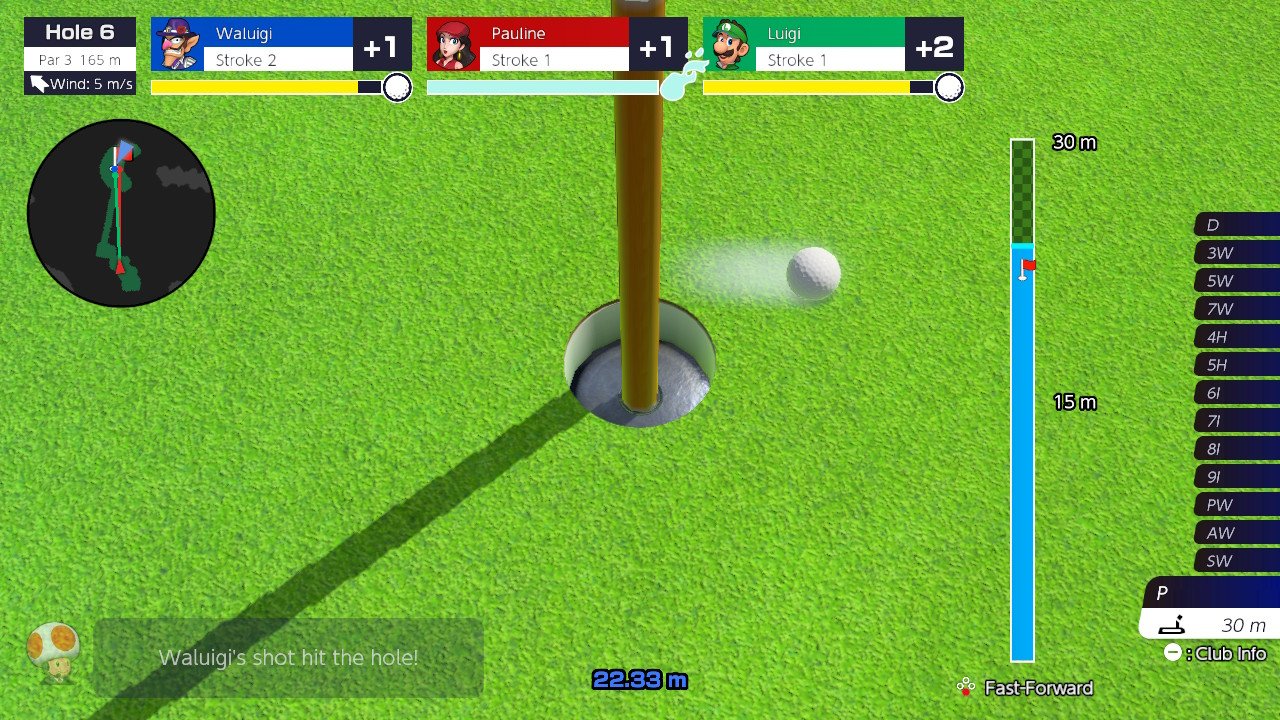The height and width of the screenshot is (720, 1280).
Task: Open Luigi's player panel
Action: coord(833,45)
